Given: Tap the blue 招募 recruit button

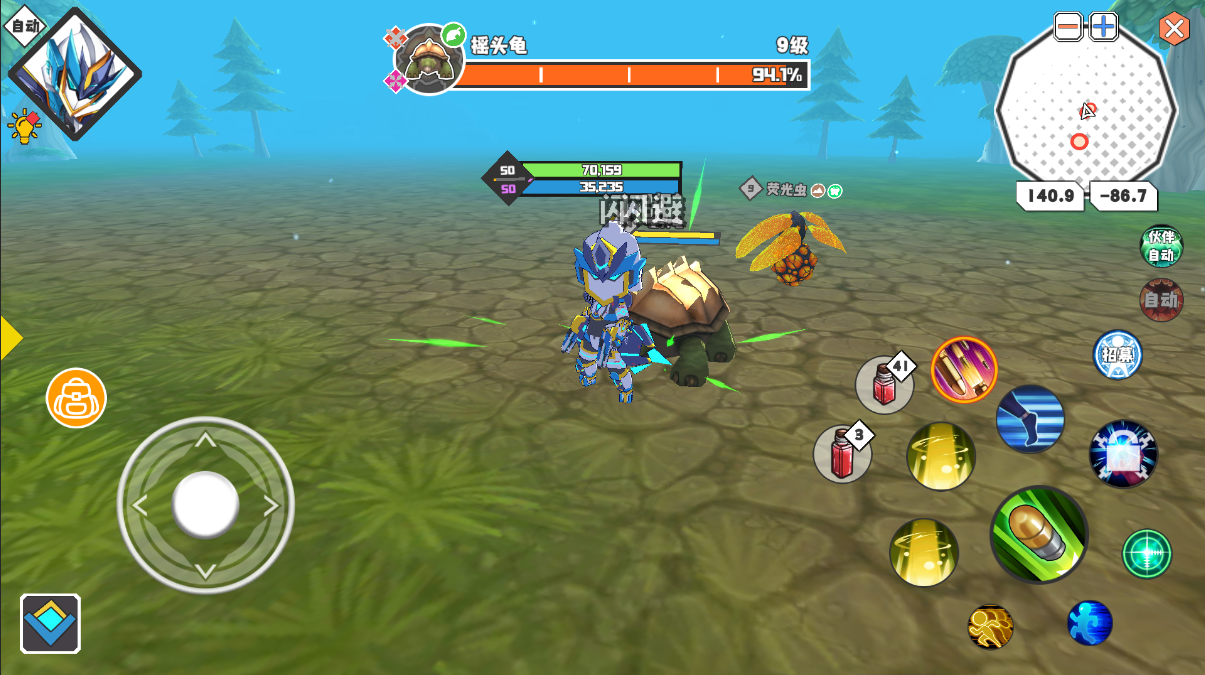Looking at the screenshot, I should pos(1117,355).
